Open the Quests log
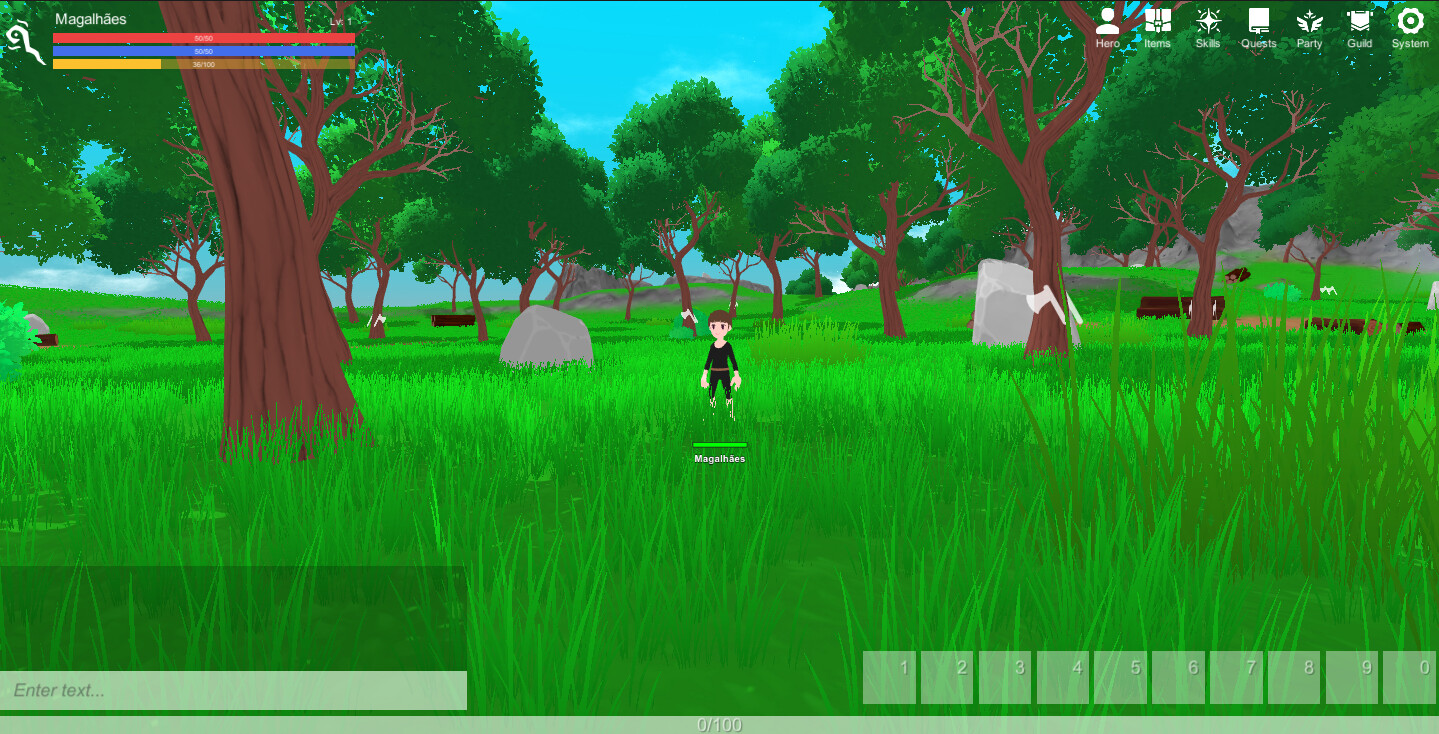This screenshot has width=1439, height=734. coord(1258,24)
